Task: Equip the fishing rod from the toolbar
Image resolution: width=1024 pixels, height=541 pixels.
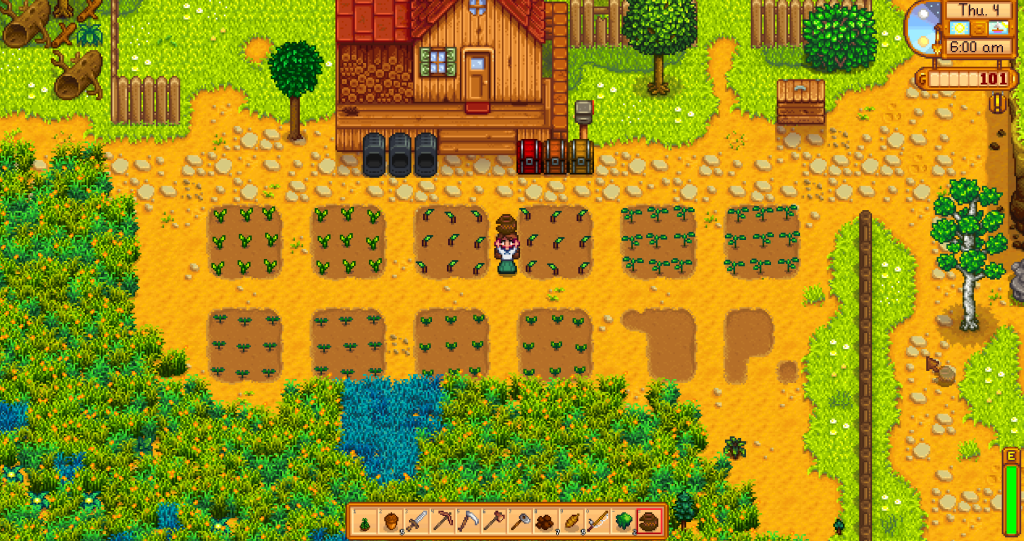Action: pyautogui.click(x=598, y=521)
